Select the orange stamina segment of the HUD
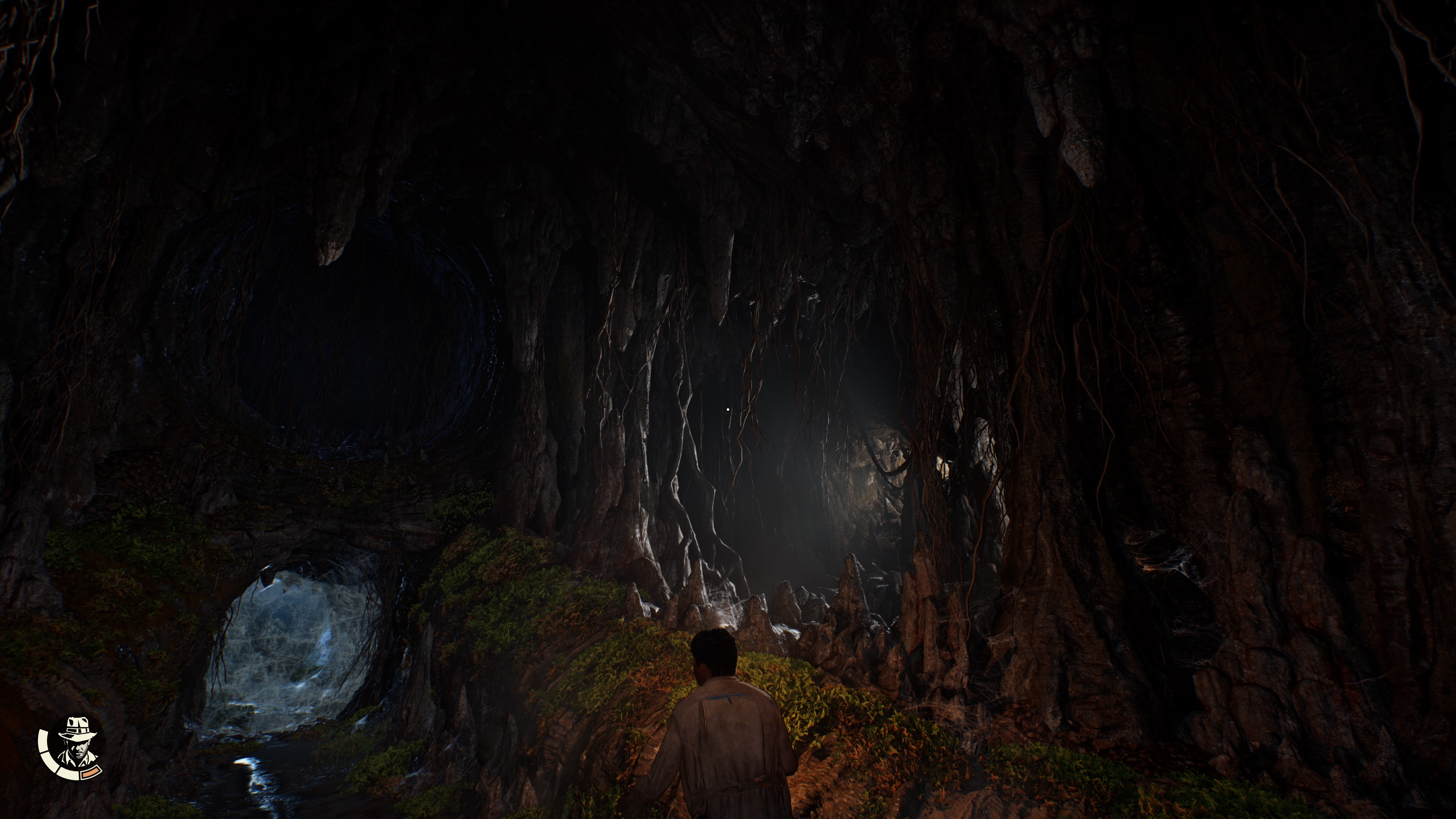 tap(91, 773)
